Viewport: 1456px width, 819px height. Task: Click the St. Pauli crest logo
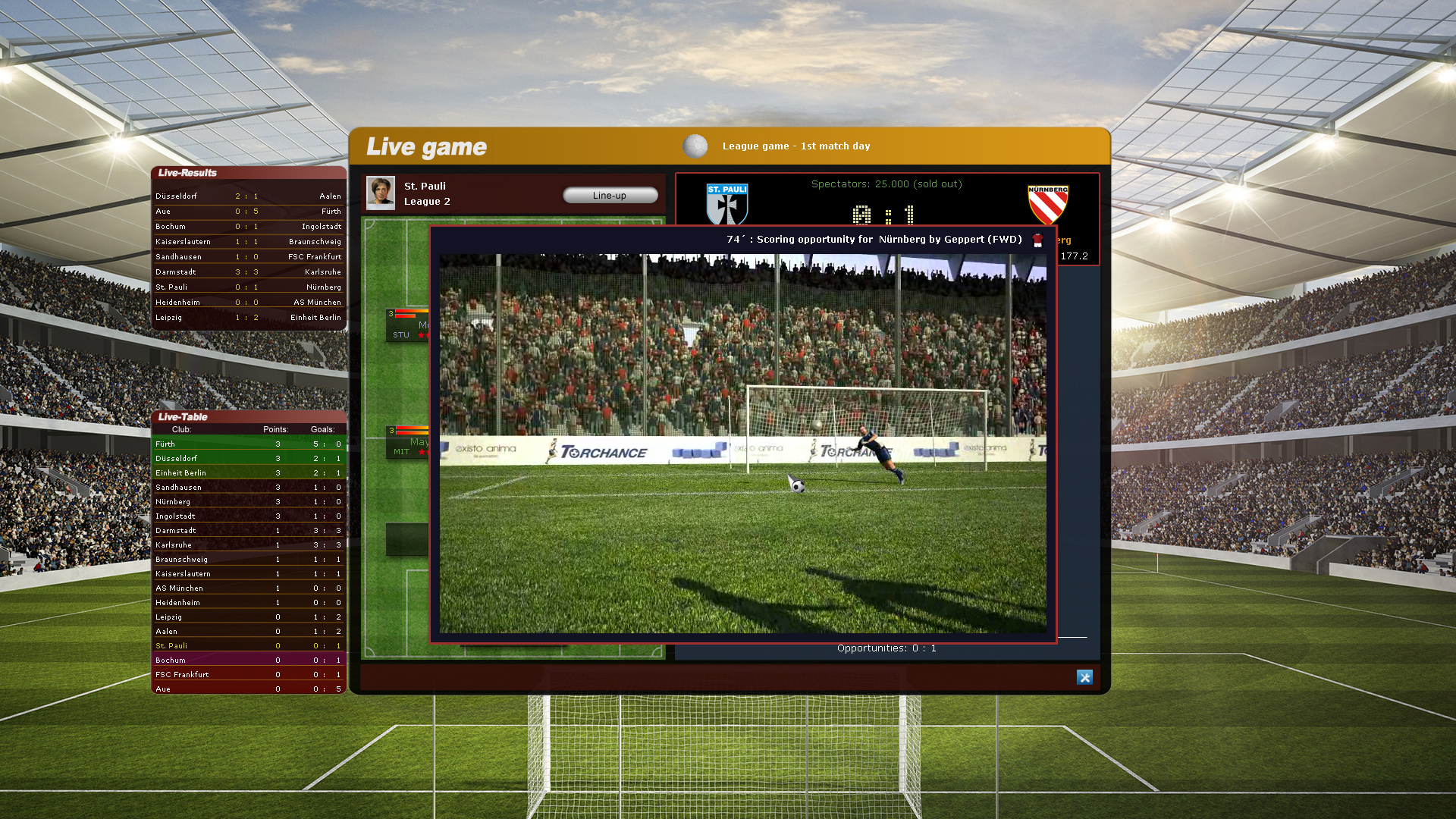[726, 202]
